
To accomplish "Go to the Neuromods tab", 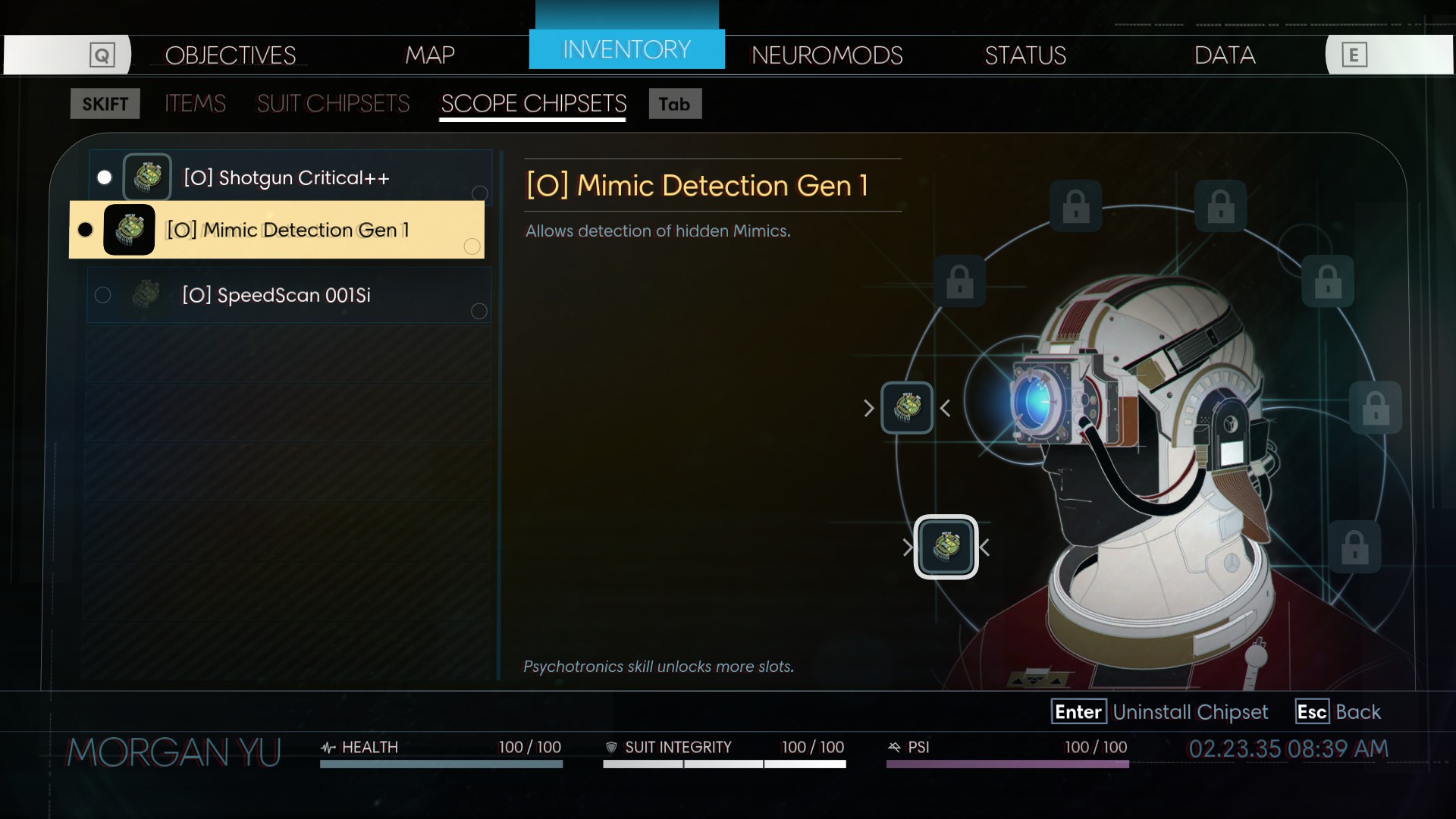I will [827, 55].
